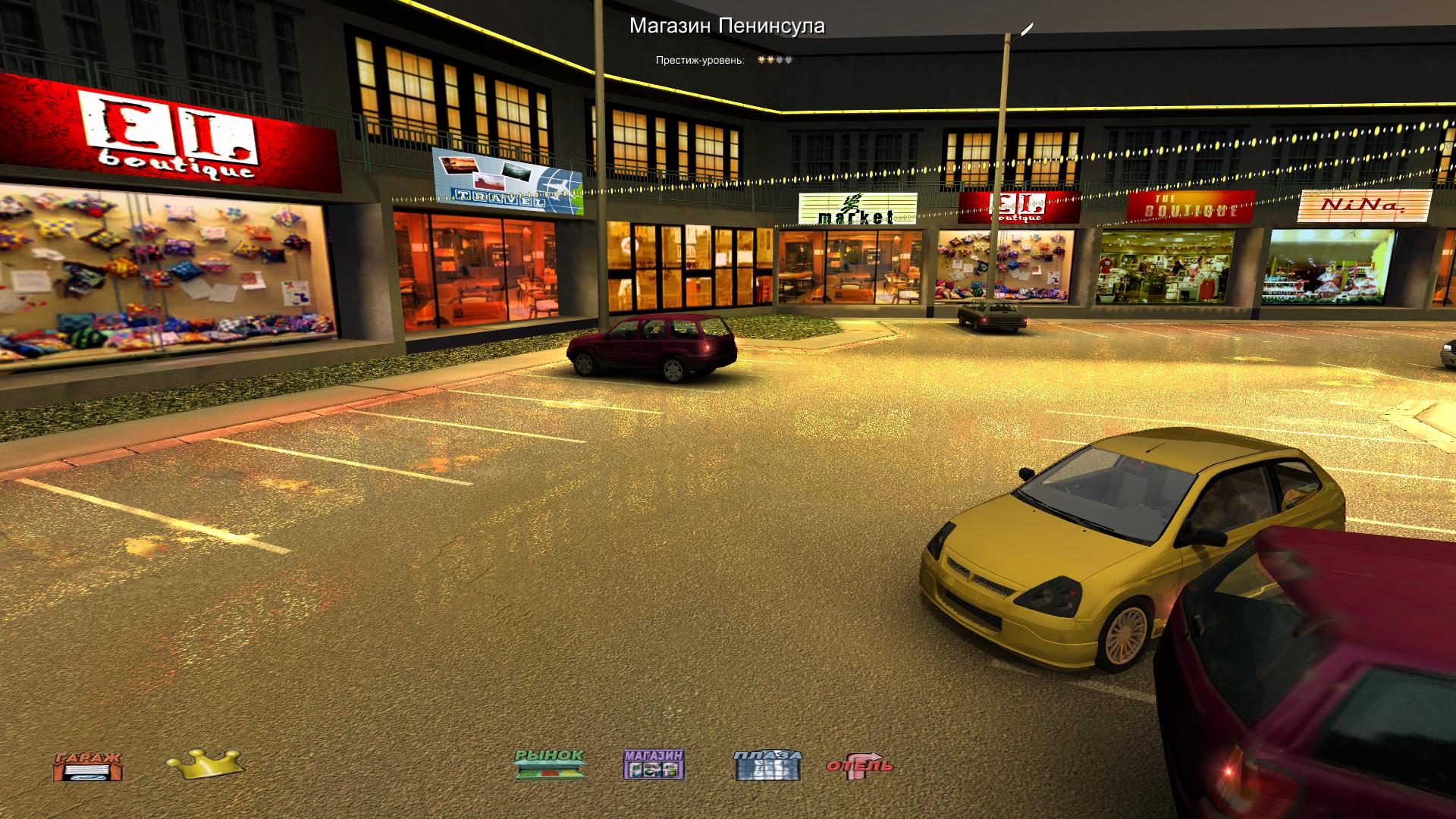Visit the Плаза plaza location

[x=767, y=764]
